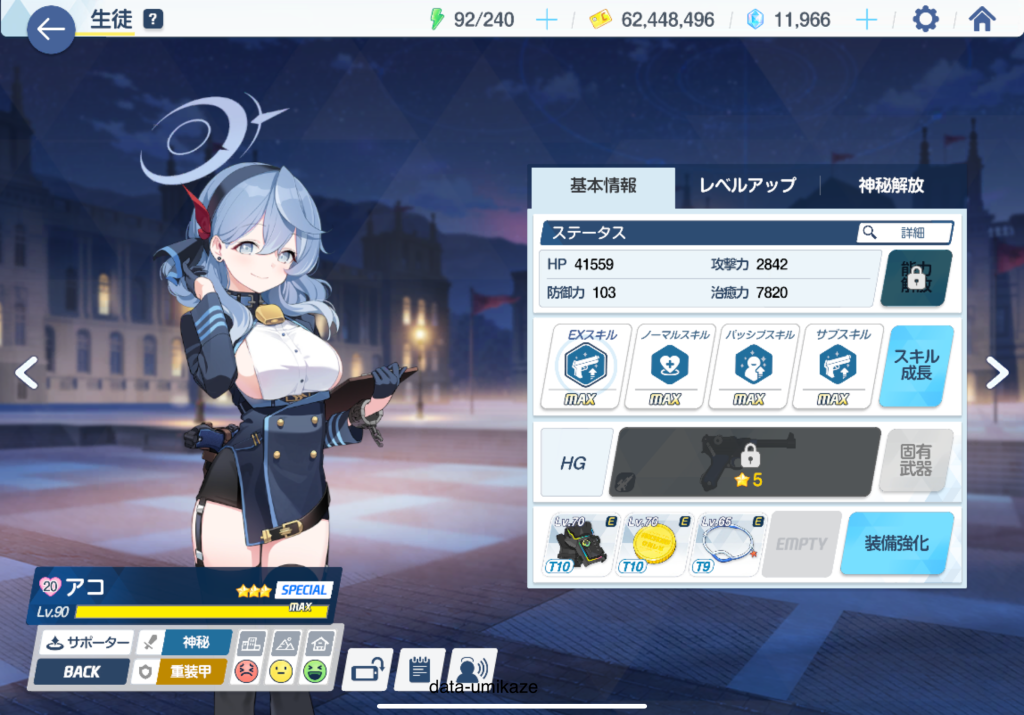Switch to the レベルアップ tab
Viewport: 1024px width, 715px height.
(x=747, y=186)
